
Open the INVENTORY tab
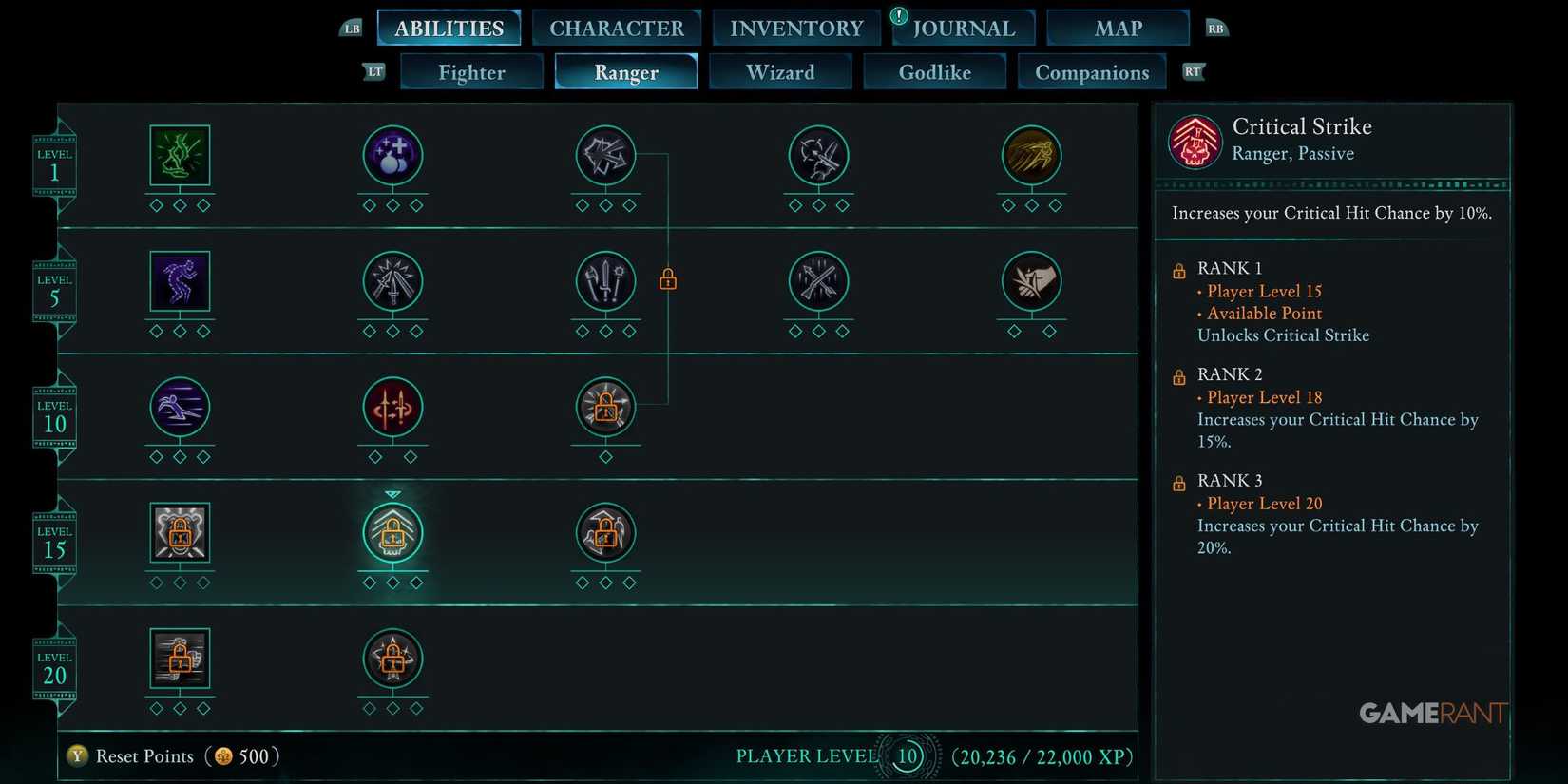point(795,28)
